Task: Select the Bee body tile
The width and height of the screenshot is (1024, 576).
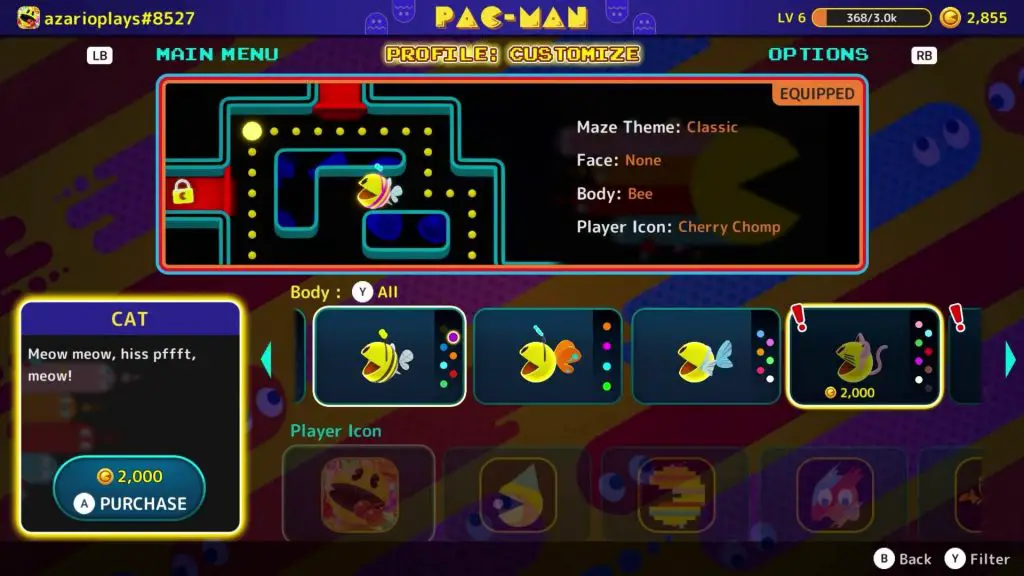Action: (x=389, y=356)
